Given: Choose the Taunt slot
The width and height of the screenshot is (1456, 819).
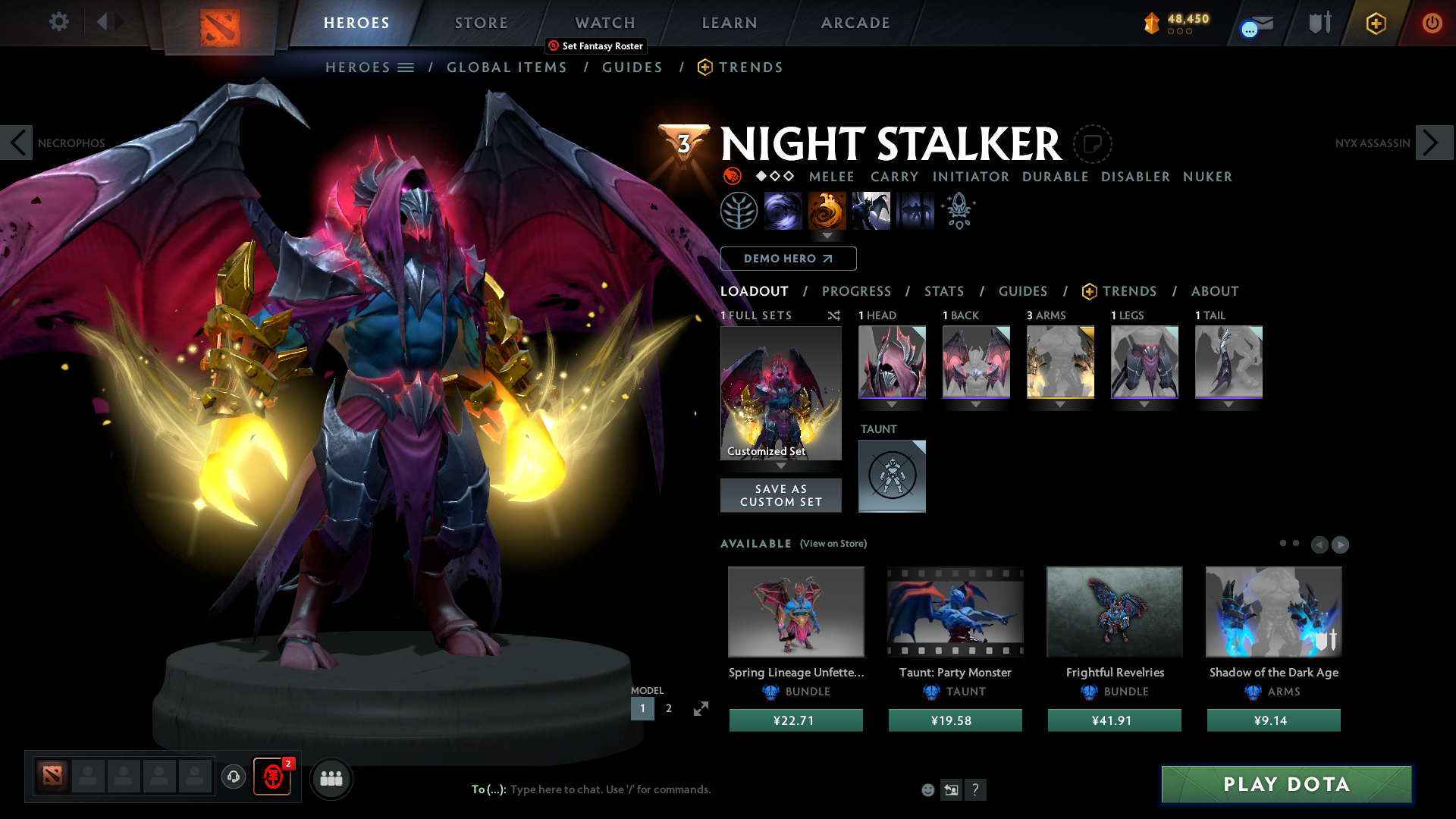Looking at the screenshot, I should pyautogui.click(x=892, y=476).
